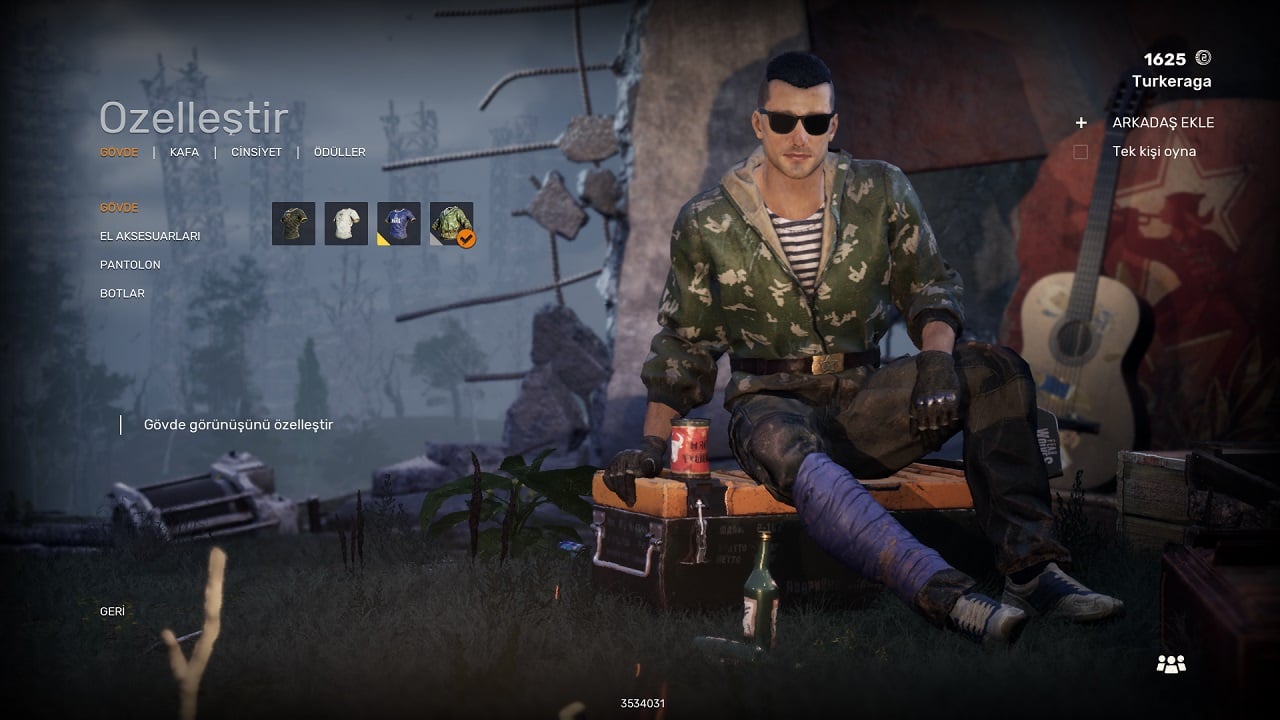
Task: Choose the white t-shirt option
Action: (x=346, y=224)
